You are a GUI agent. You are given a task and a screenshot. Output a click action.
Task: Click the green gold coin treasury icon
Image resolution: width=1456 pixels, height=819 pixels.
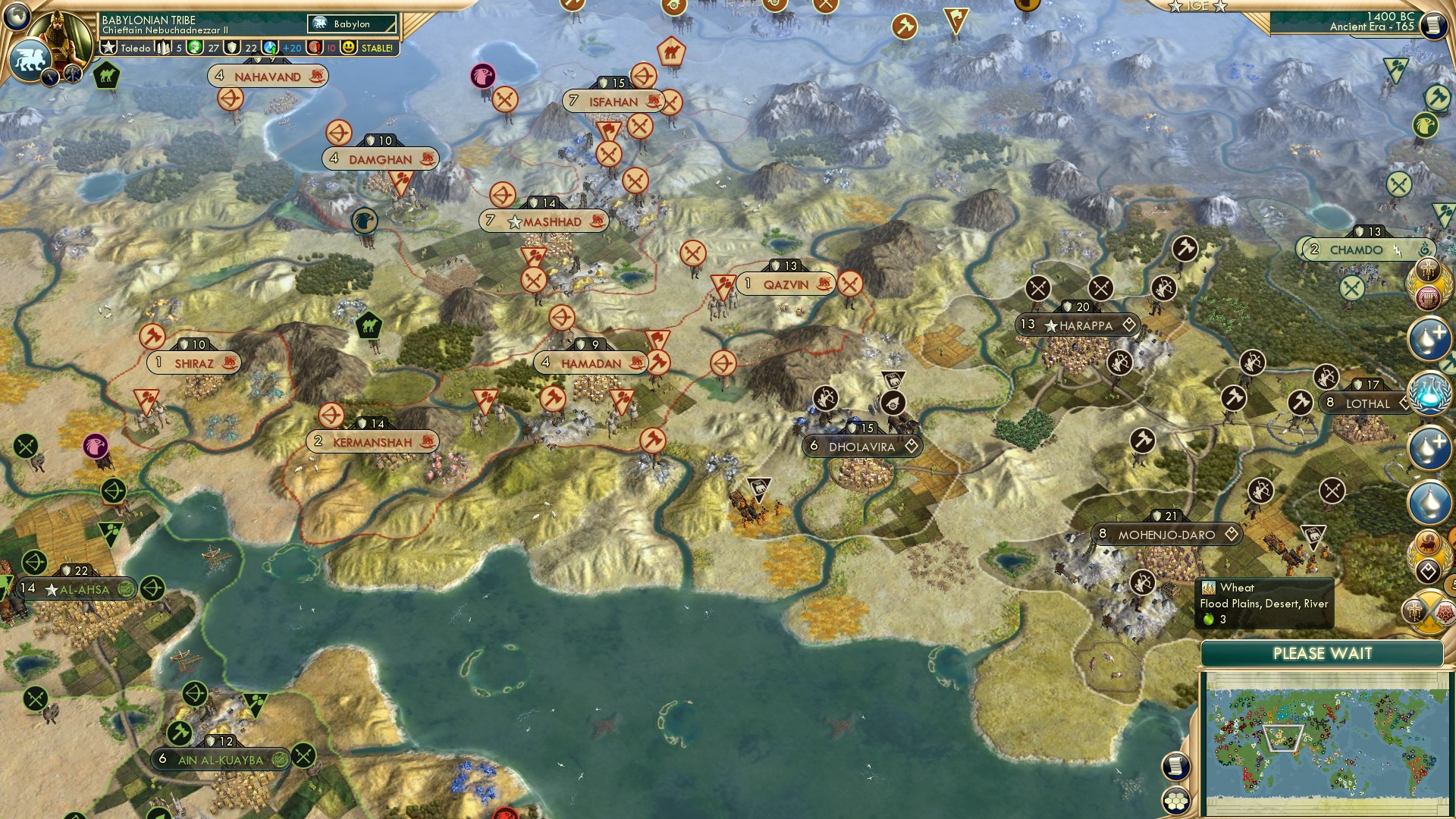point(194,48)
